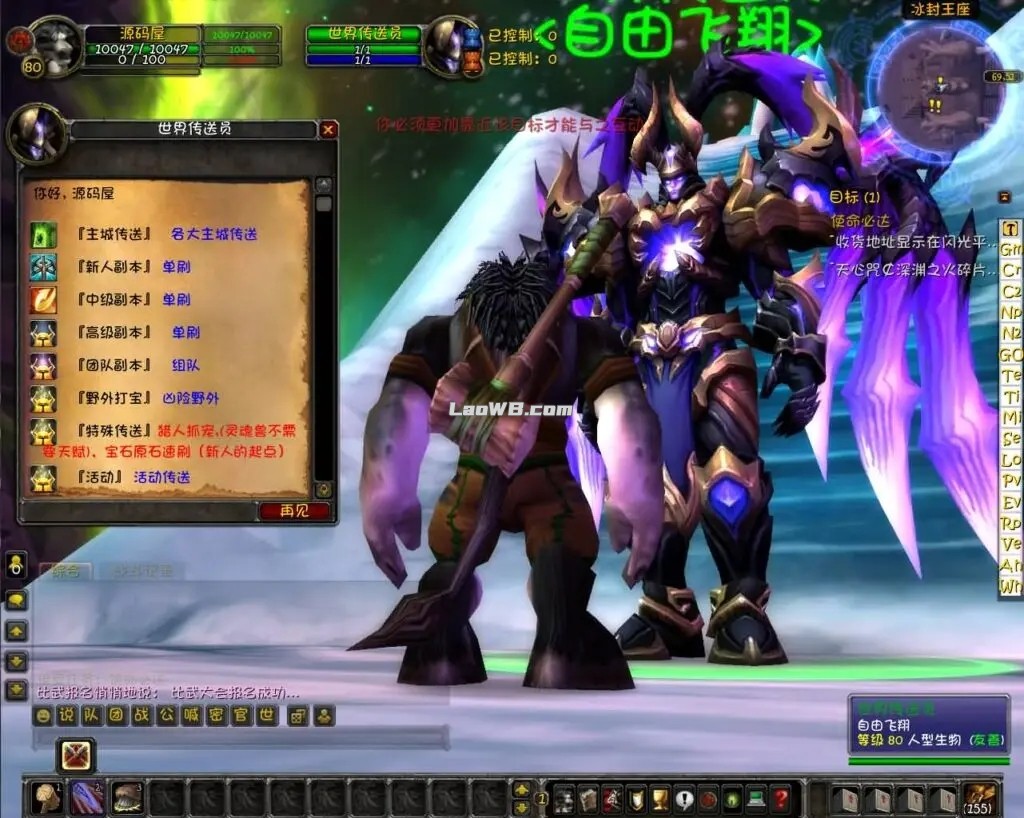
Task: Select the 说 say chat channel button
Action: pos(66,715)
